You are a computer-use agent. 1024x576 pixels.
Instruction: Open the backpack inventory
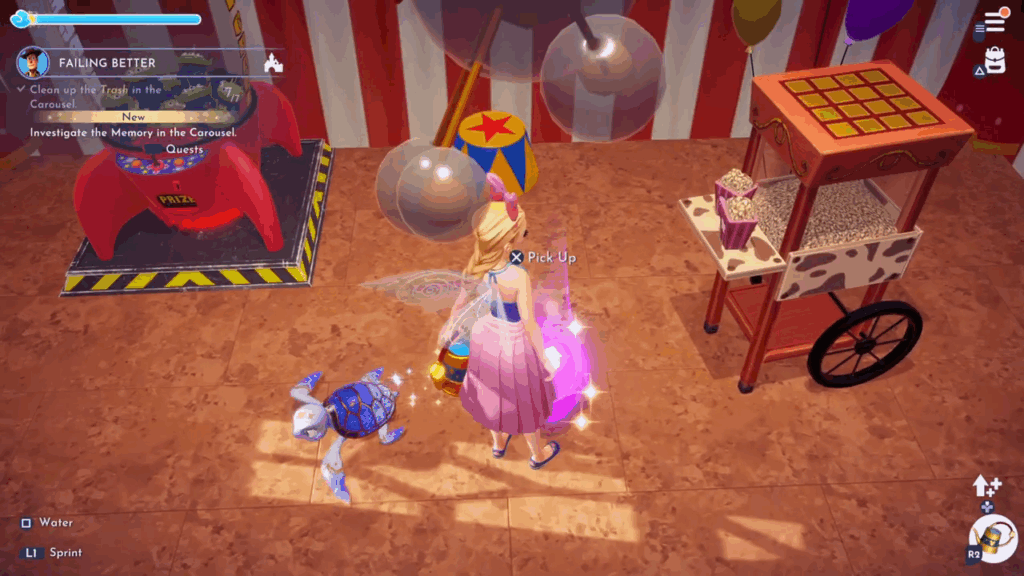click(x=994, y=61)
